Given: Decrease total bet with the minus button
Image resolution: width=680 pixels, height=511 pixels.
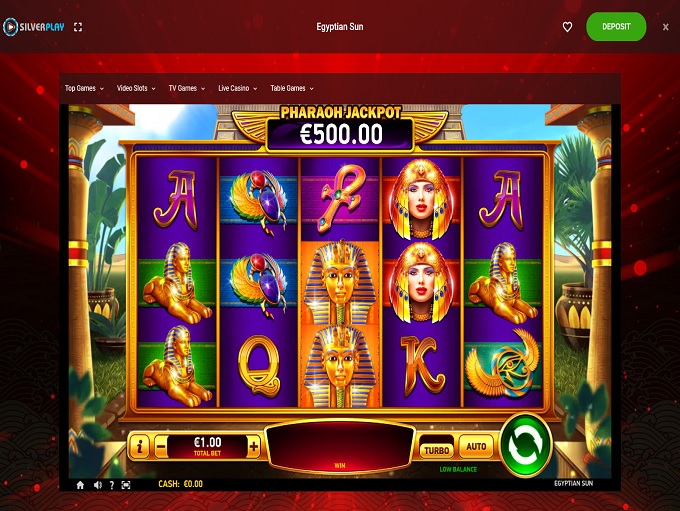Looking at the screenshot, I should point(161,447).
